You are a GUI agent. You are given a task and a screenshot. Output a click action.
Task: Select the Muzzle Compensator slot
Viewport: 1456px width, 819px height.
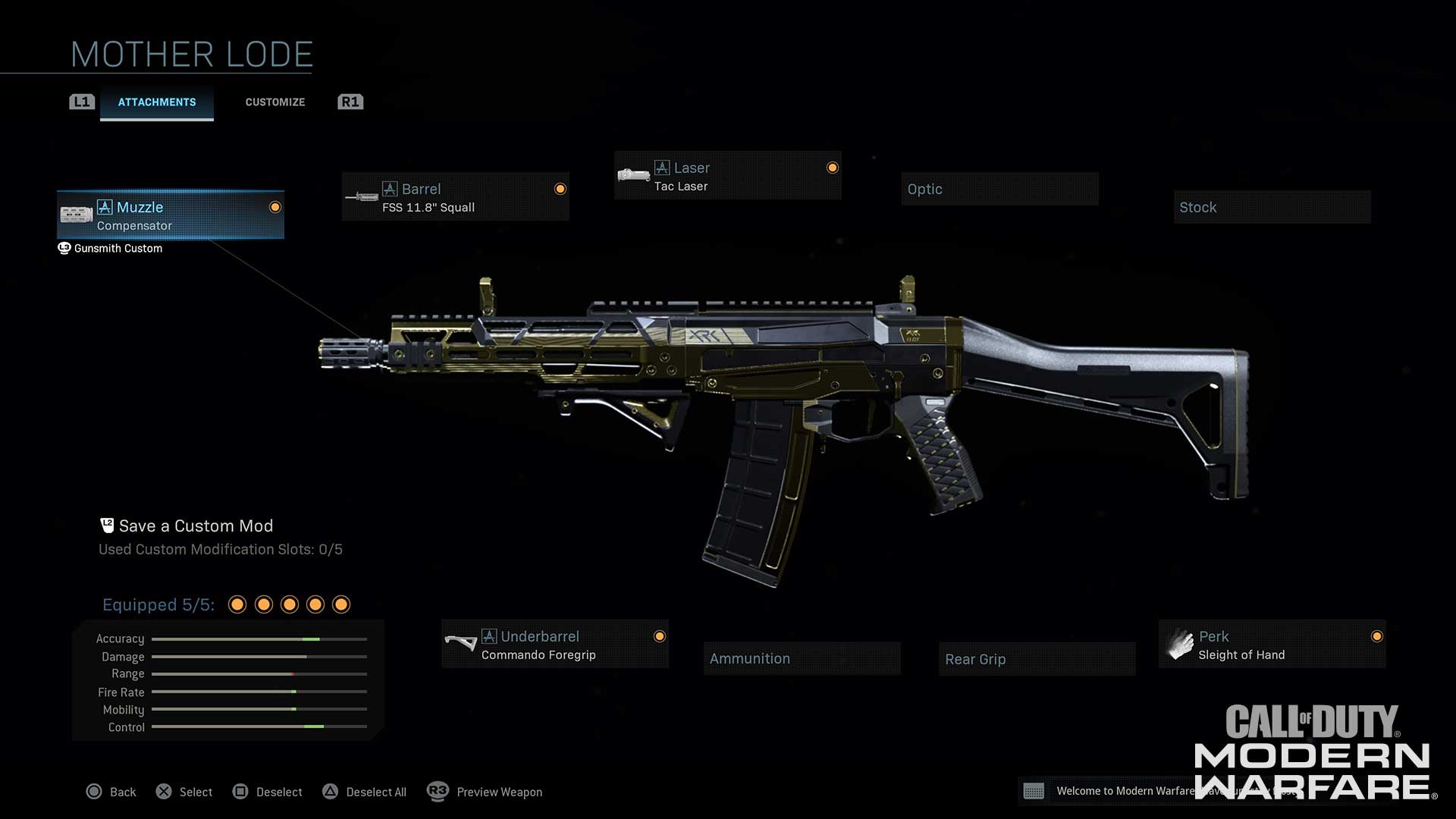171,215
